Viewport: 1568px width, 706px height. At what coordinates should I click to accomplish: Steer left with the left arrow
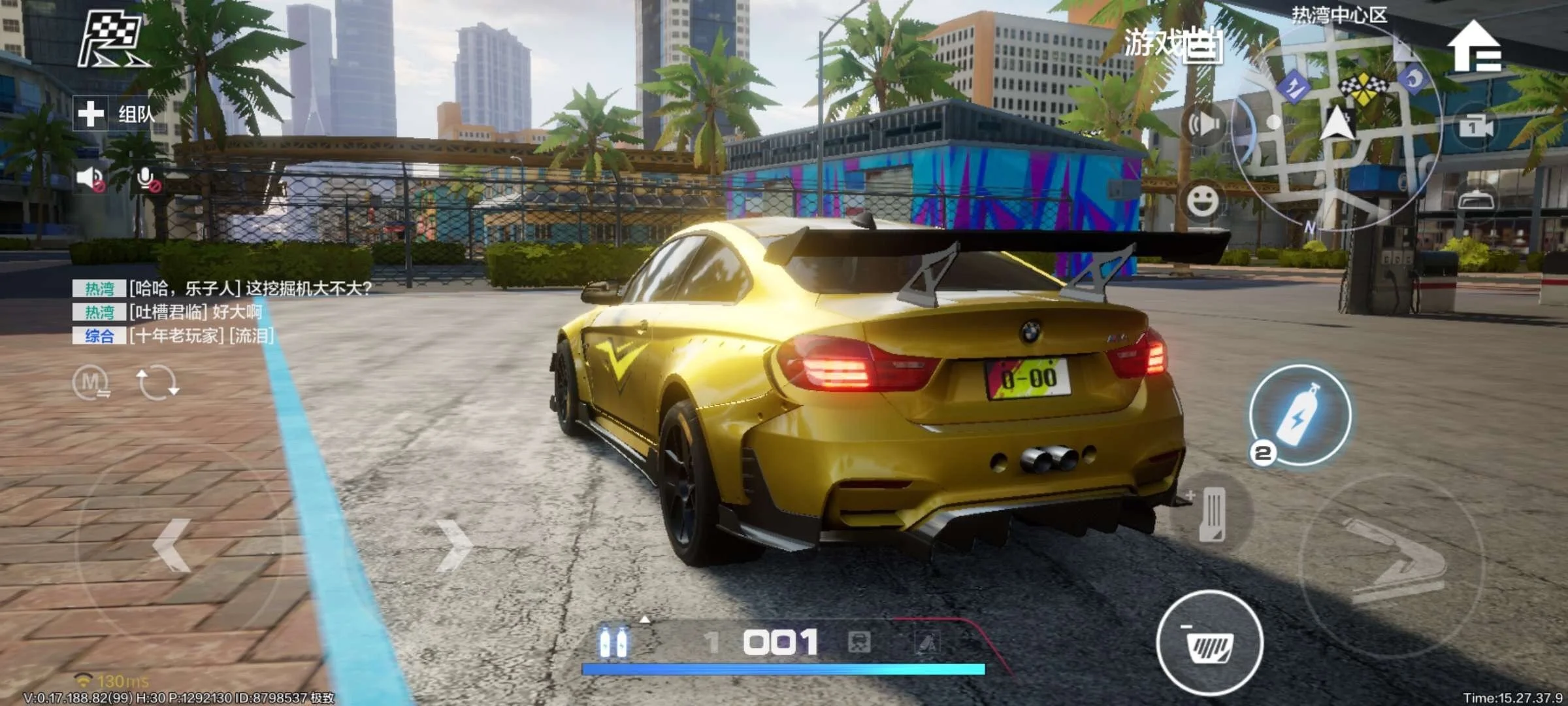click(172, 546)
